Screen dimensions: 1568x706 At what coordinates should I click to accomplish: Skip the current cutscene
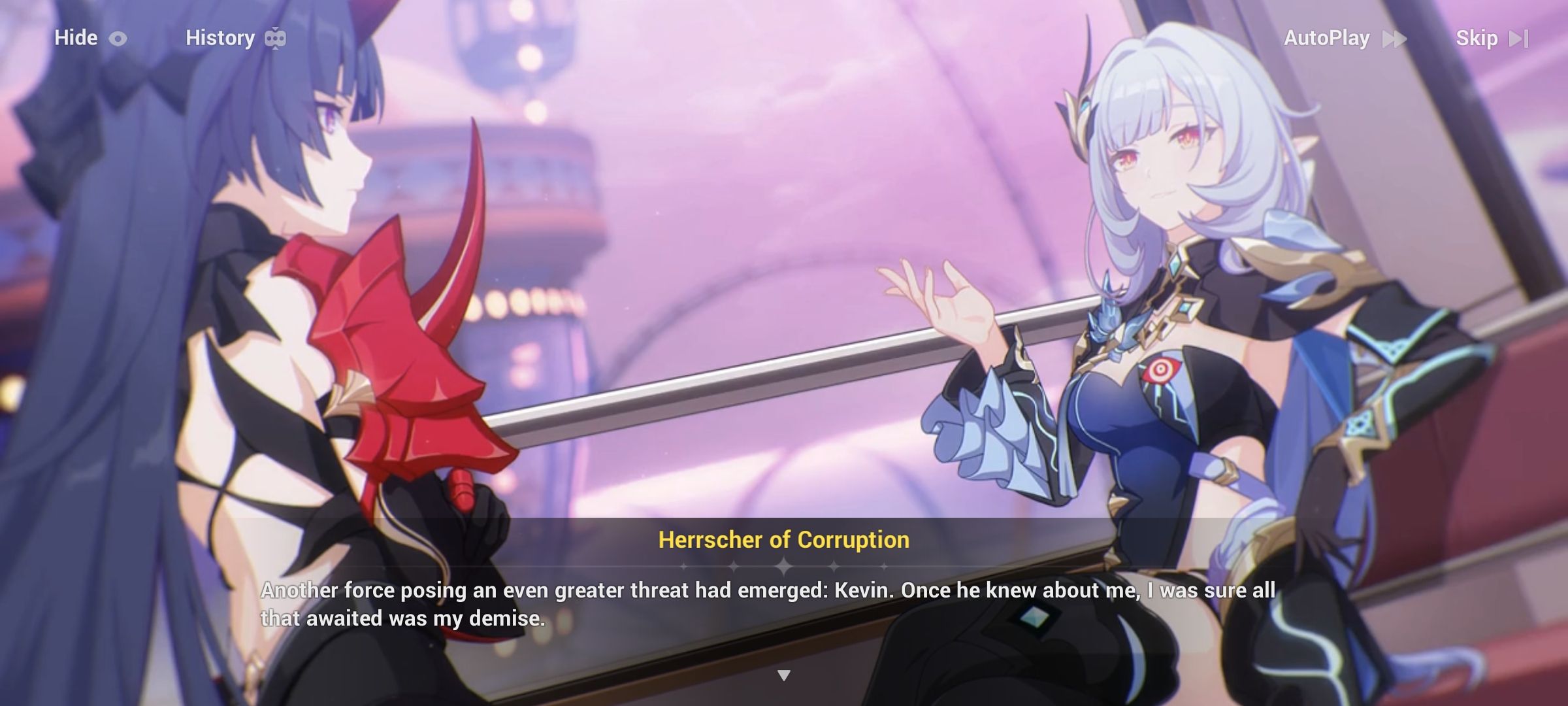tap(1479, 38)
